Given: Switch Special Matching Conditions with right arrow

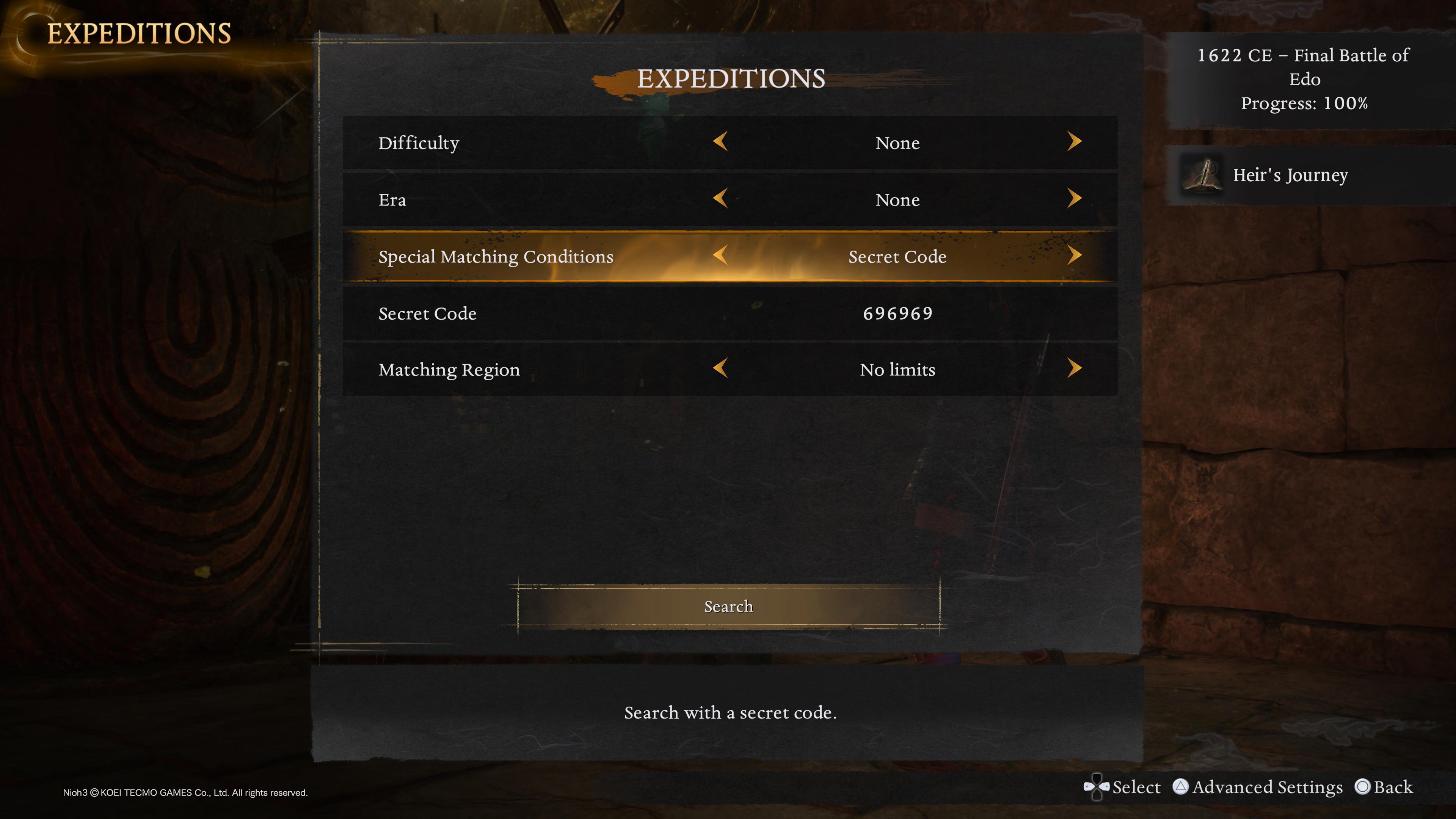Looking at the screenshot, I should 1074,256.
